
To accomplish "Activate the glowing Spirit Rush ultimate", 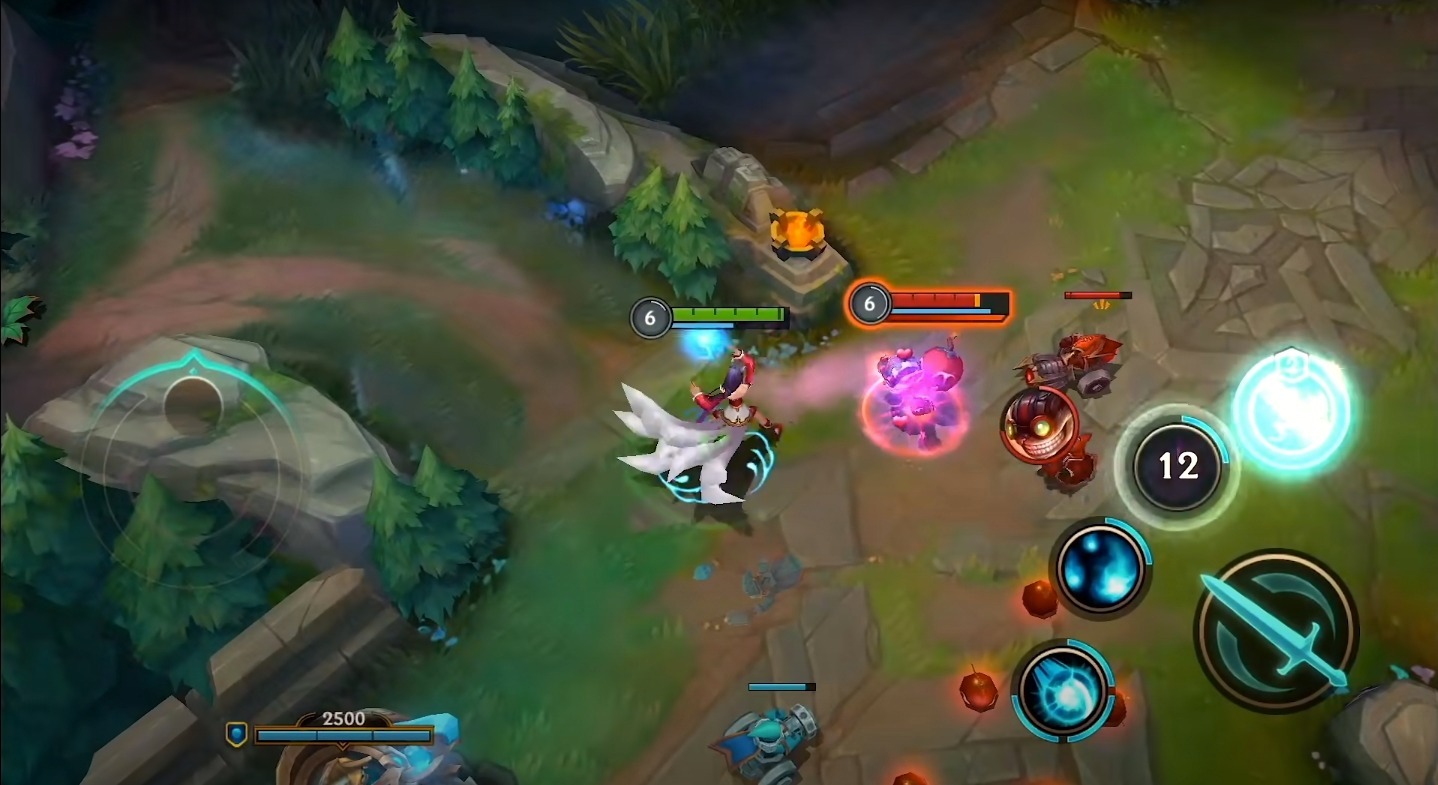I will click(x=1290, y=410).
